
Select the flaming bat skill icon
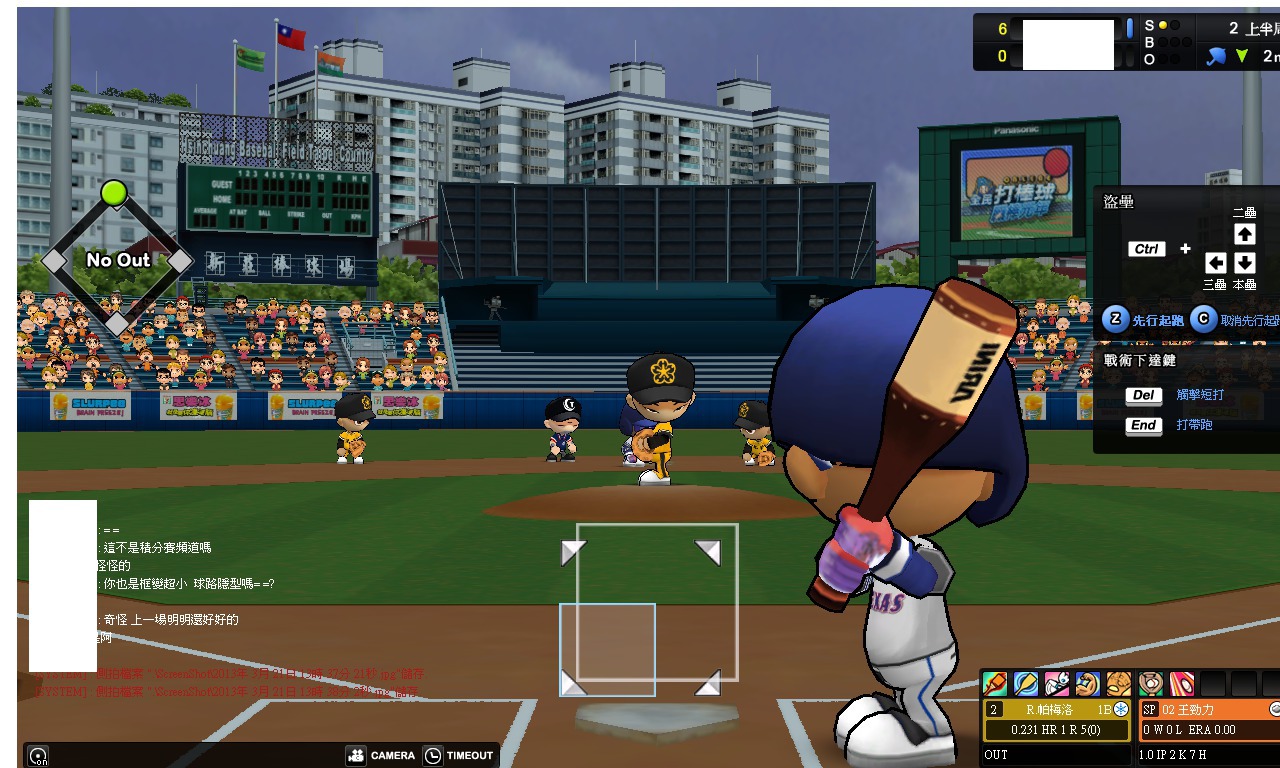pos(995,684)
